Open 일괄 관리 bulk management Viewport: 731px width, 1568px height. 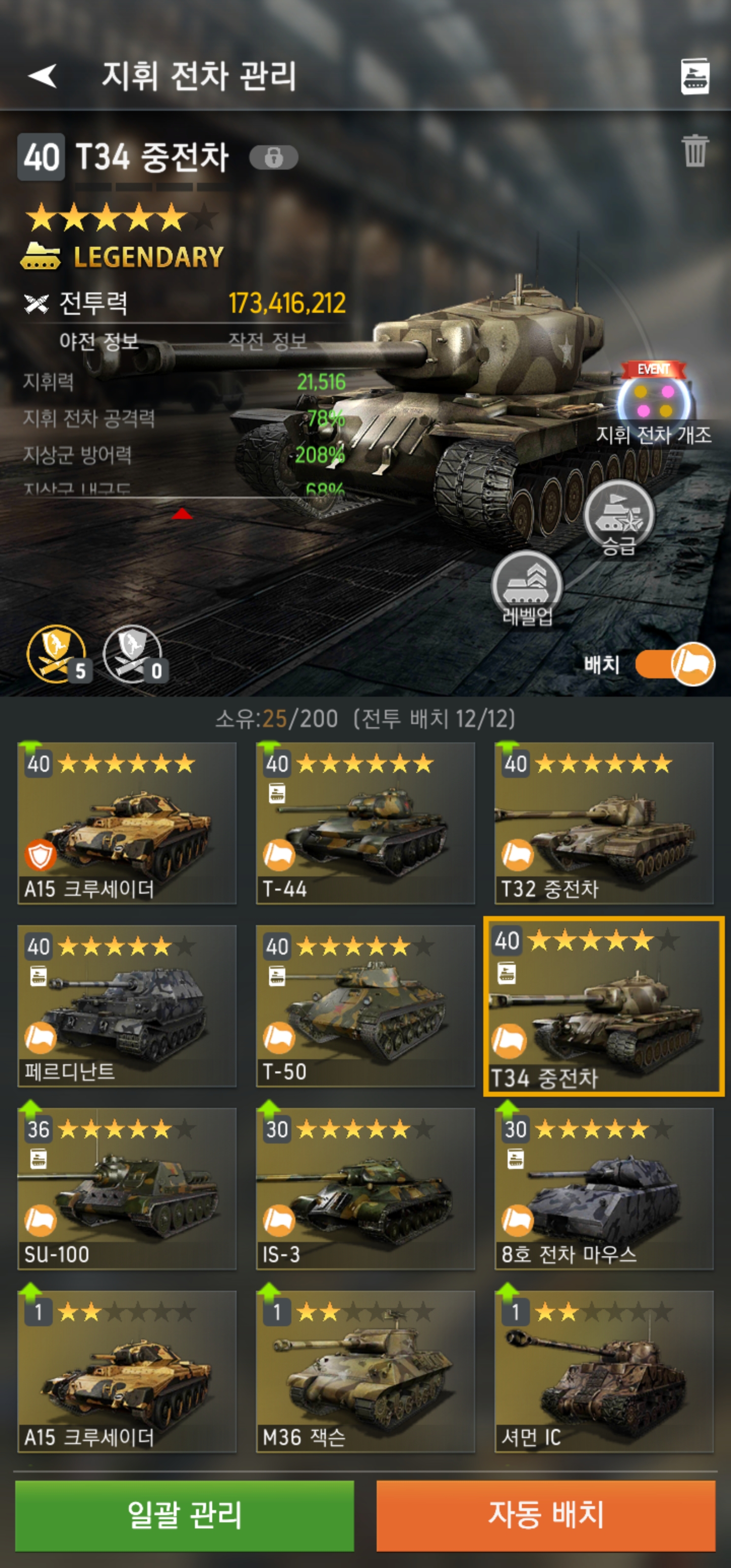click(x=184, y=1515)
